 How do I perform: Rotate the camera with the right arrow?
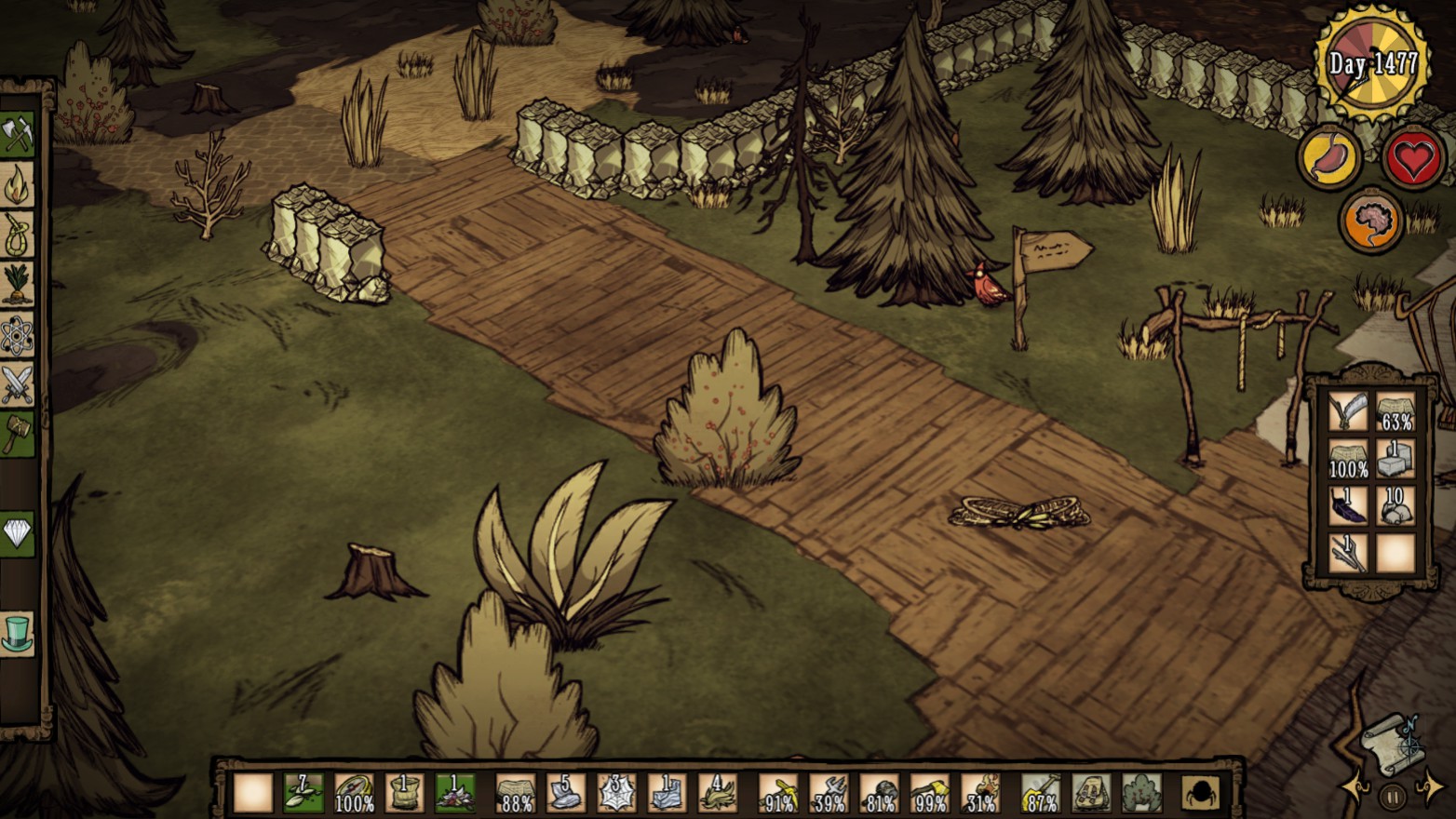point(1430,788)
